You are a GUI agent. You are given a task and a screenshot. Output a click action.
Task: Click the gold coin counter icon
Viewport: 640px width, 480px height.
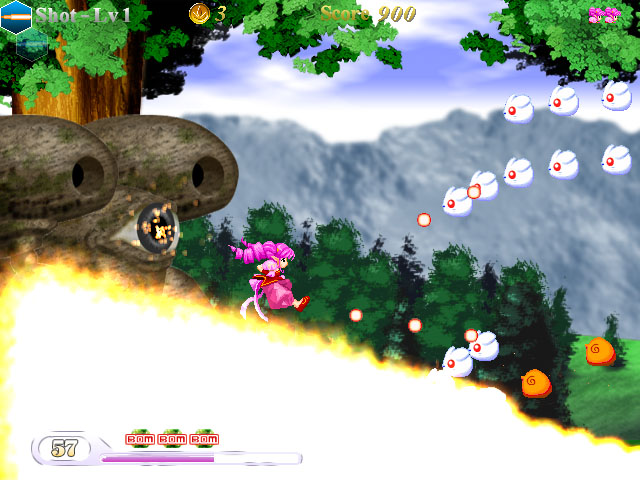(x=199, y=13)
